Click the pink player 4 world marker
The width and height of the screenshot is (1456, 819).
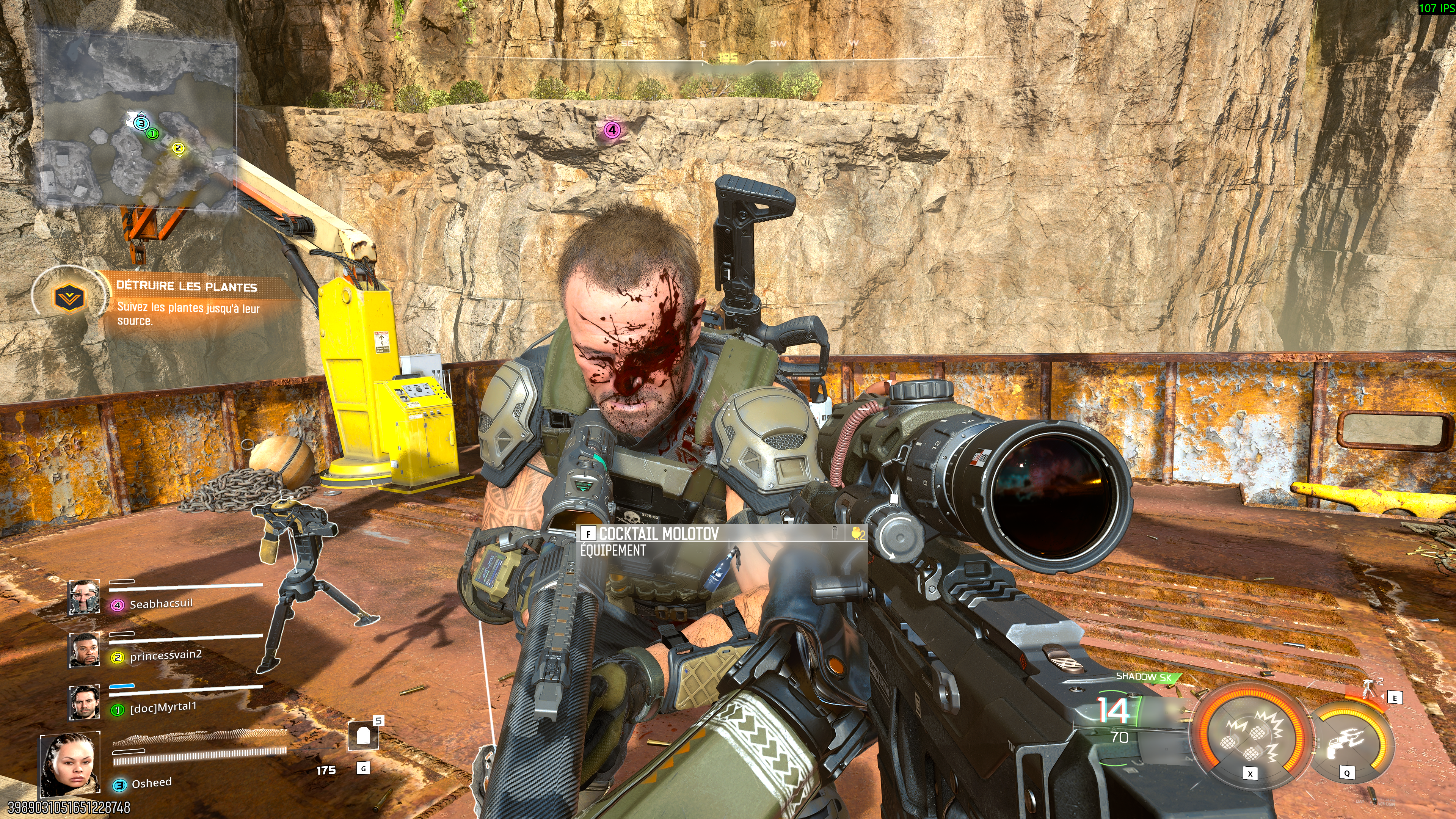(612, 130)
